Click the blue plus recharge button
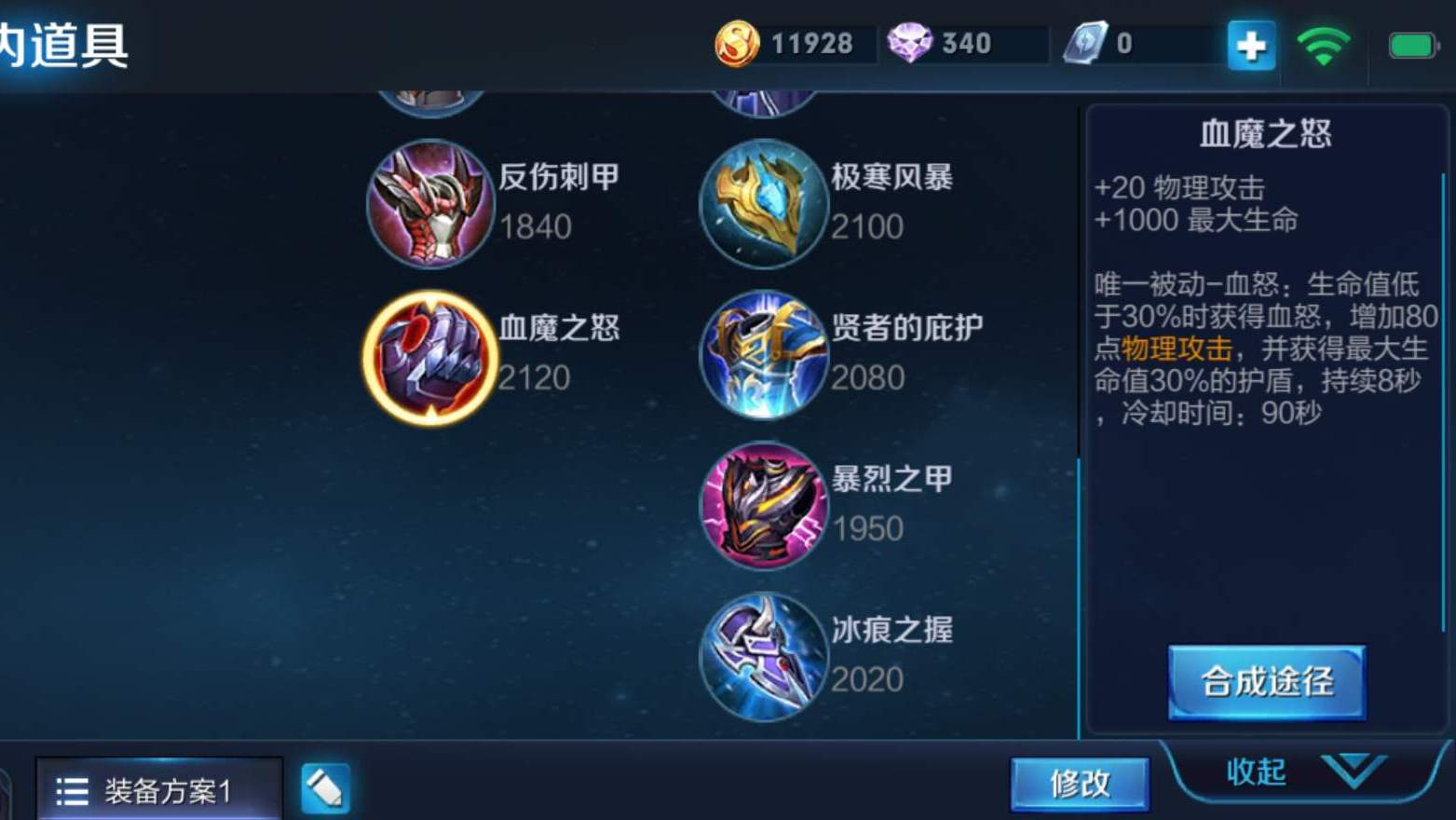 1249,42
